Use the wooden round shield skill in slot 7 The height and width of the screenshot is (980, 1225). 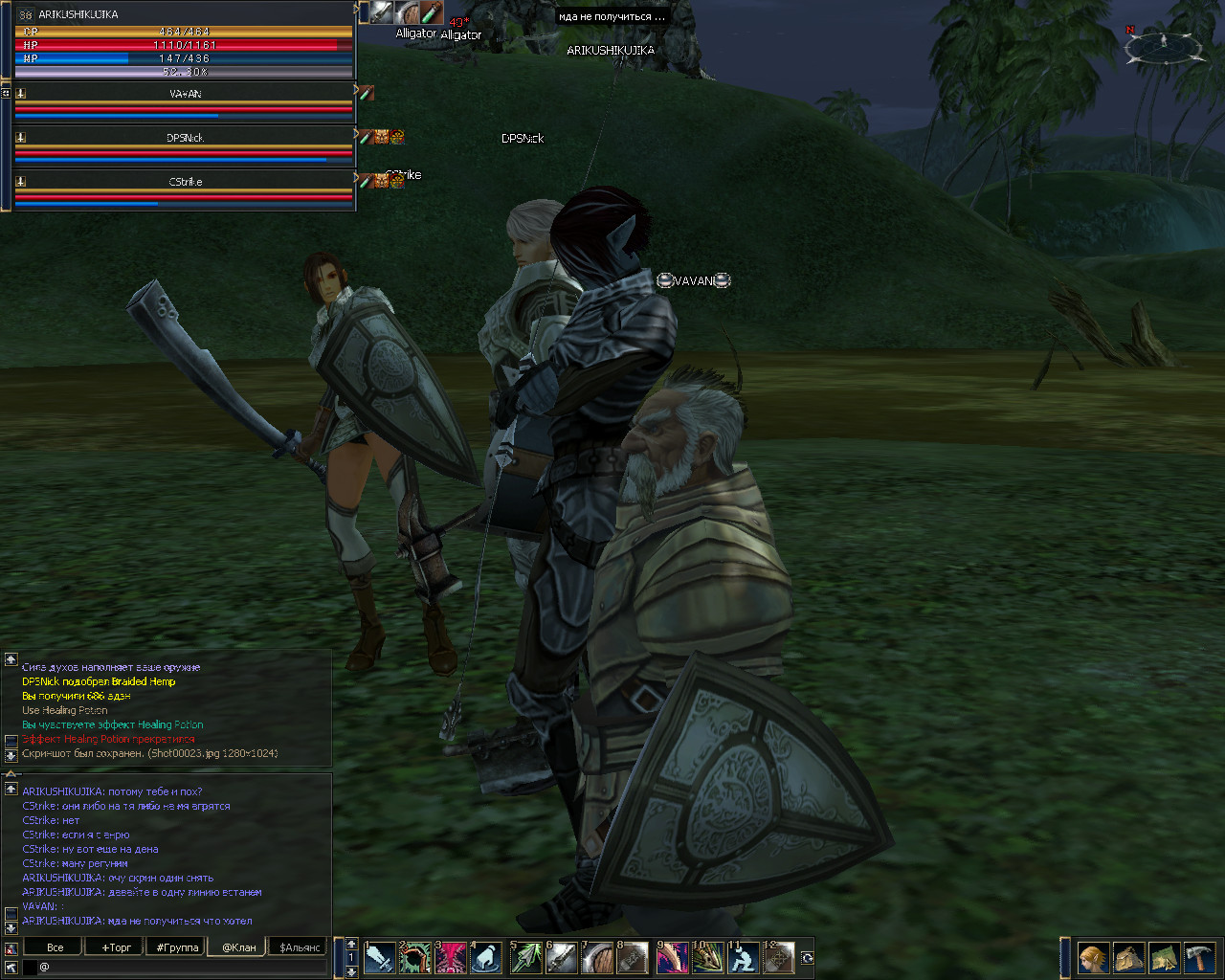point(597,957)
